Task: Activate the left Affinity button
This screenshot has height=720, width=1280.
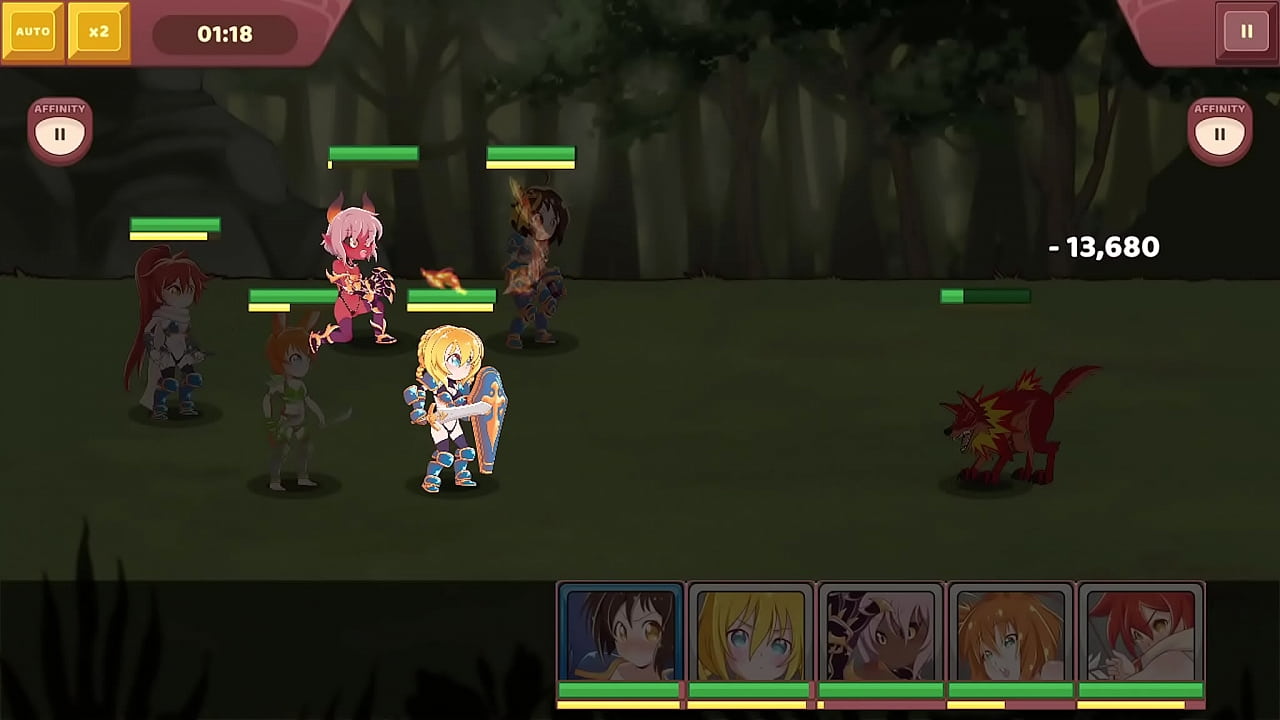Action: pos(60,132)
